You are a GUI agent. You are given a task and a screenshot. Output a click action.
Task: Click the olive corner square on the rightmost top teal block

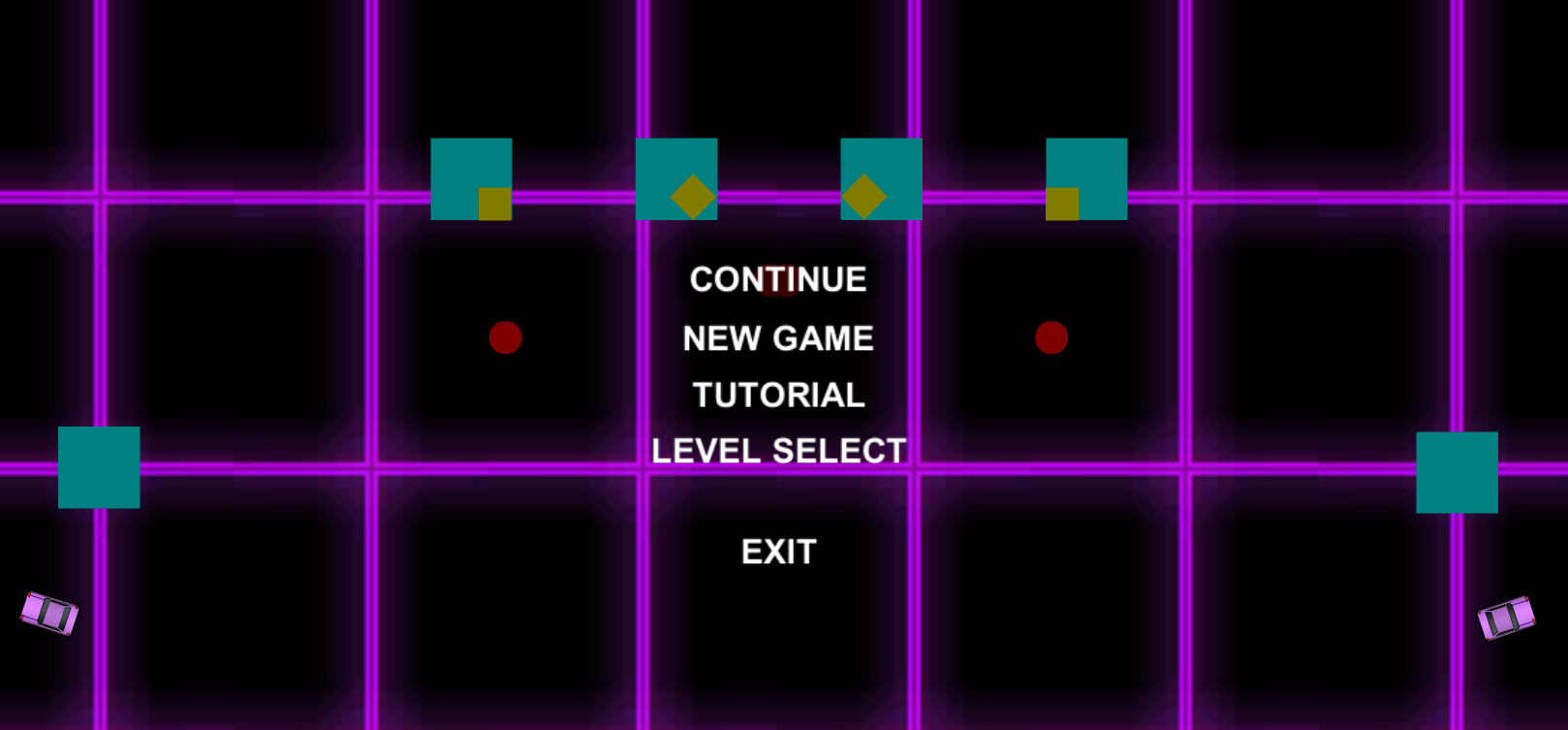(x=1062, y=204)
